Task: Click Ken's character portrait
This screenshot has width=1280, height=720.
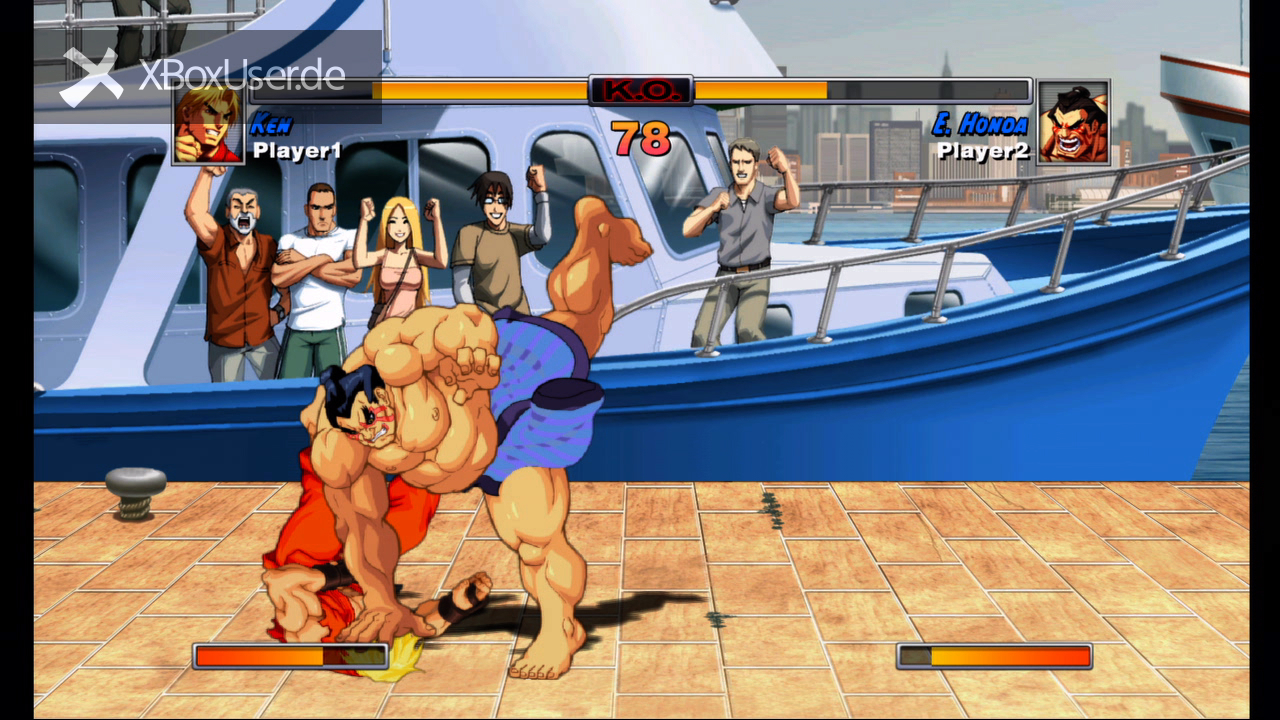Action: [x=208, y=125]
